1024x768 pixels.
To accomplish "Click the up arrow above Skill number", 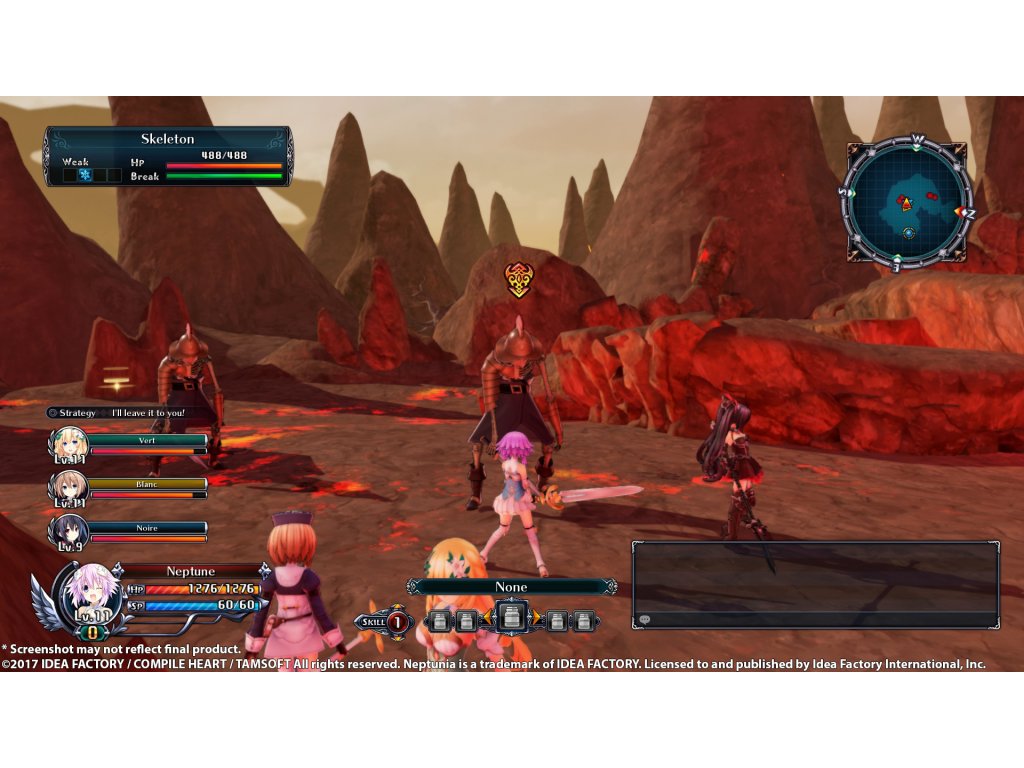I will point(396,607).
